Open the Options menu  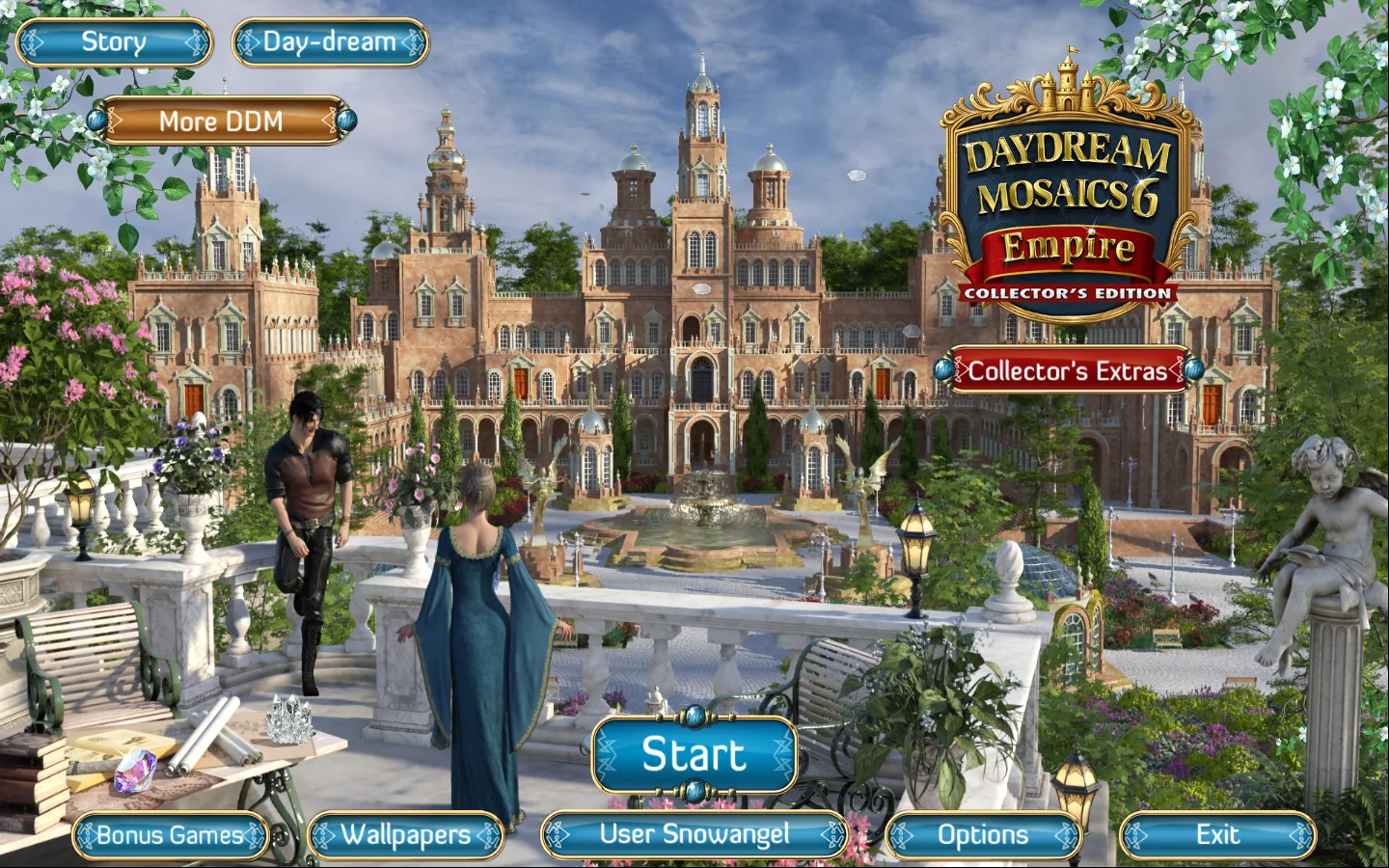point(983,835)
